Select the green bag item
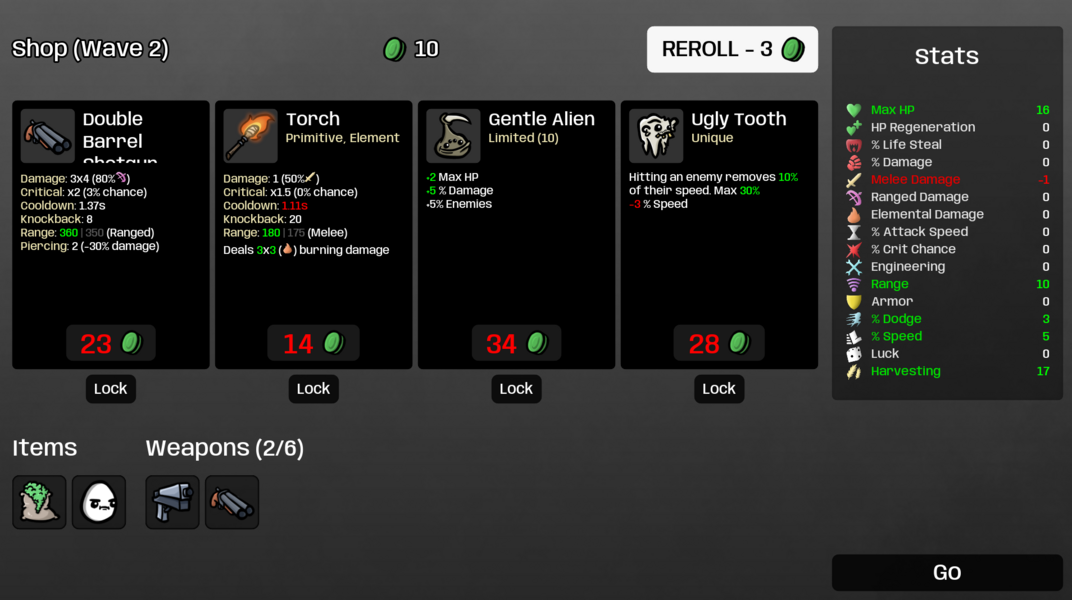Image resolution: width=1072 pixels, height=600 pixels. tap(39, 502)
